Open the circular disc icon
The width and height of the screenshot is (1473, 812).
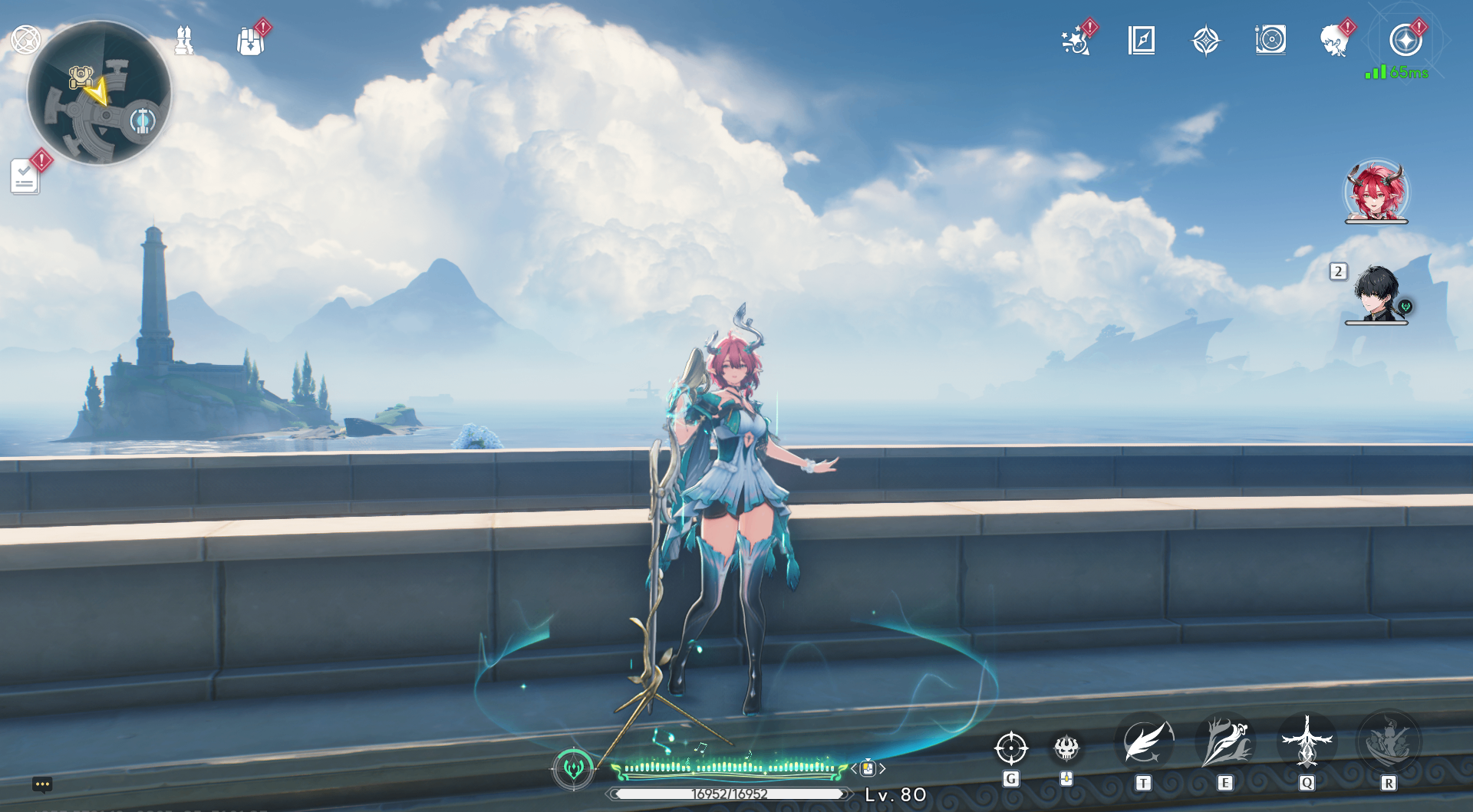(x=1270, y=40)
